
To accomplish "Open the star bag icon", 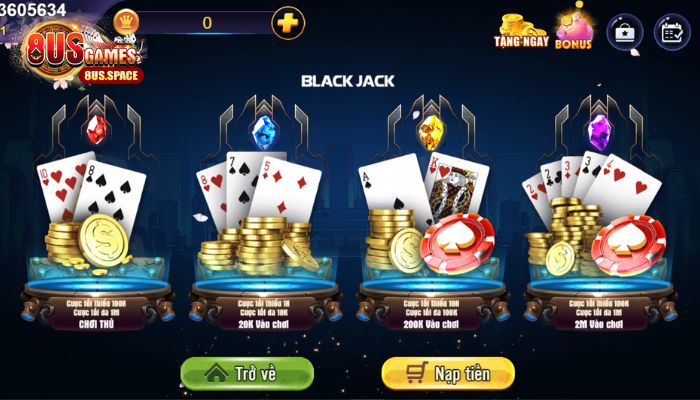I will pos(625,31).
